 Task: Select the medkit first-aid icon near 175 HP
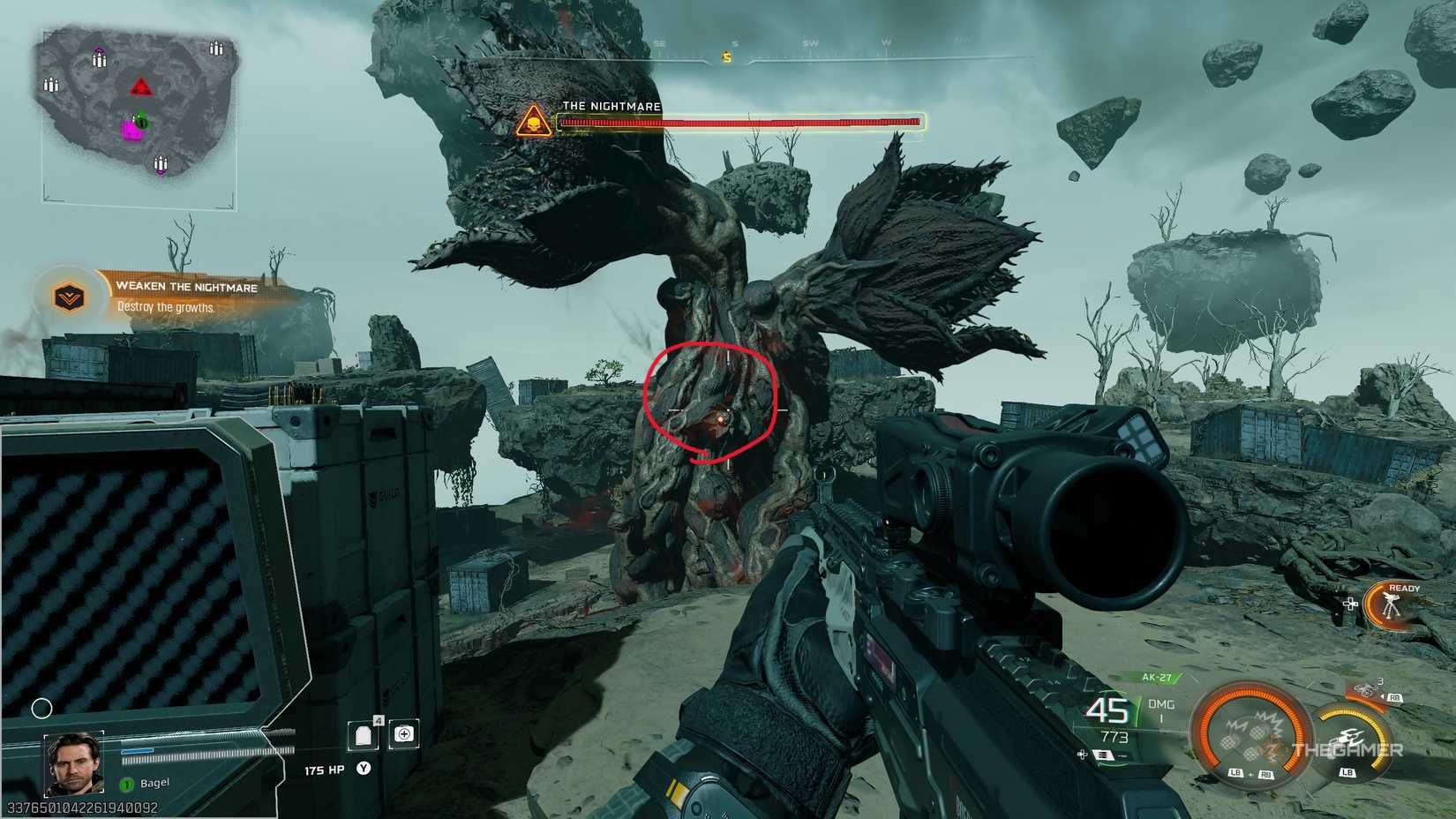point(404,734)
